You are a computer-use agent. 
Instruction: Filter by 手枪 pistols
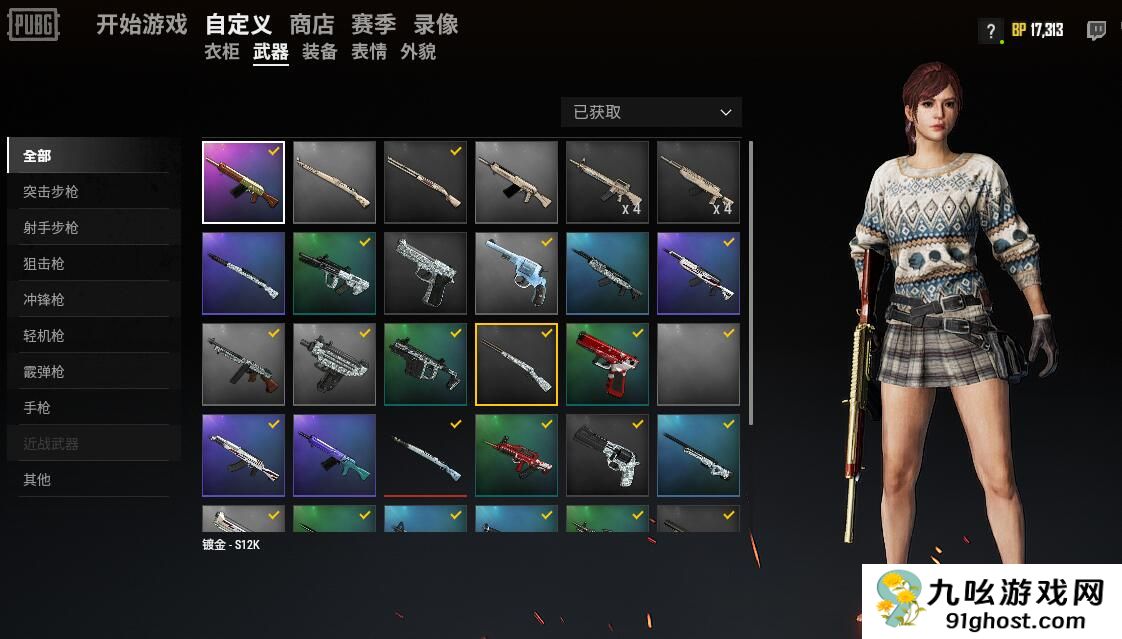click(x=37, y=408)
